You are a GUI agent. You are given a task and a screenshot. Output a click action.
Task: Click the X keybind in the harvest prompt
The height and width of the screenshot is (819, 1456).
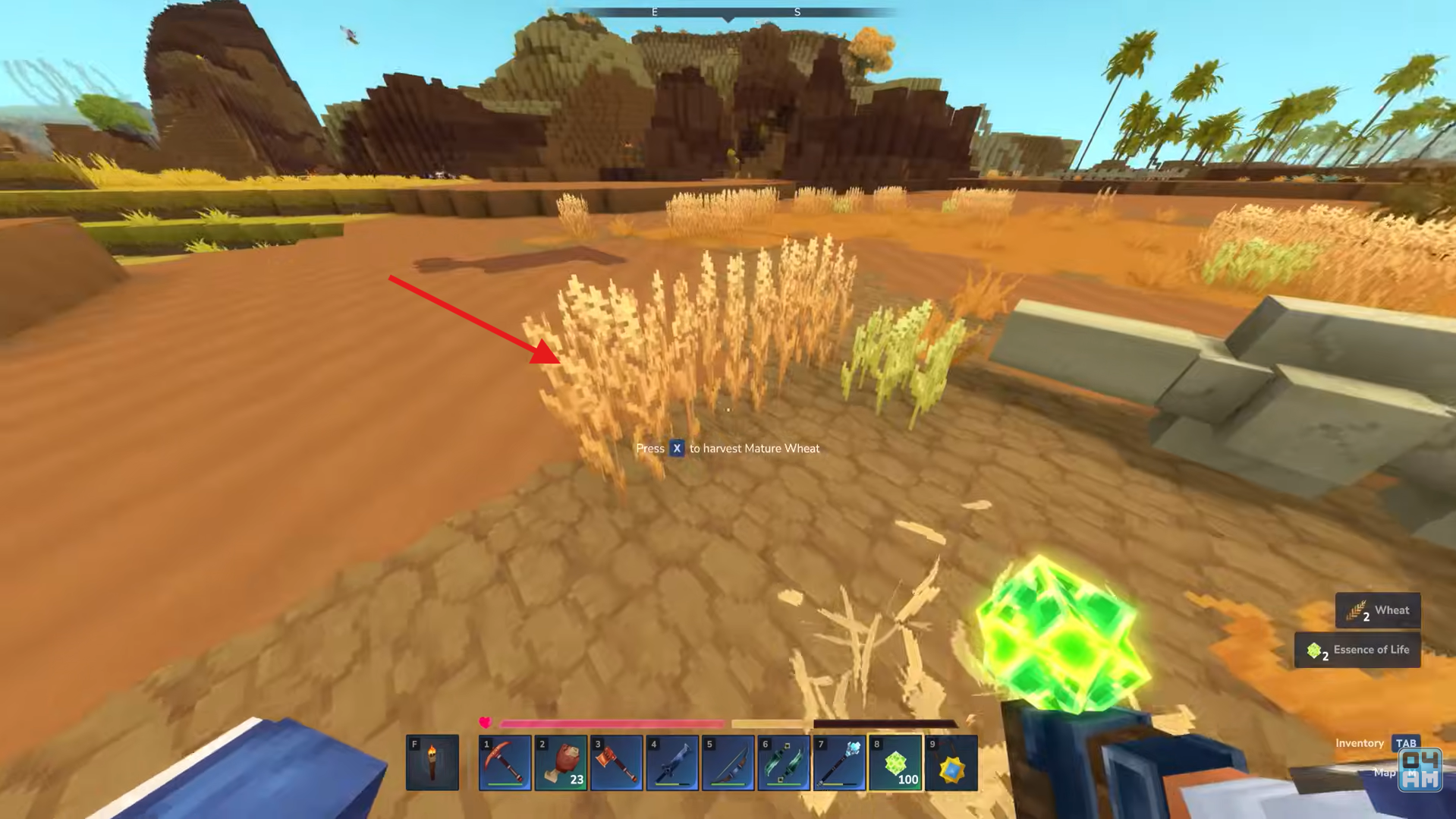coord(676,448)
